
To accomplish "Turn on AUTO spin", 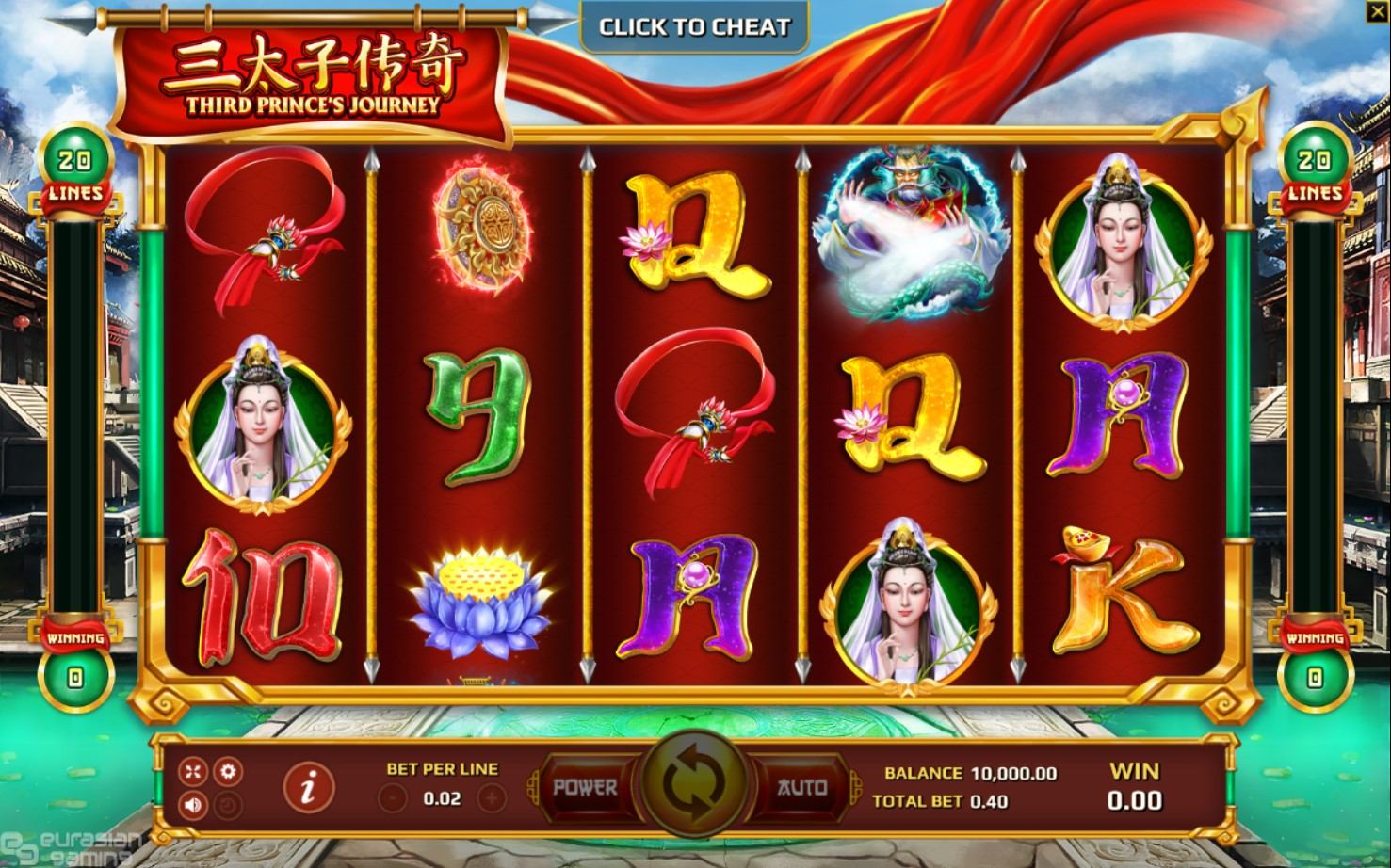I will coord(801,787).
